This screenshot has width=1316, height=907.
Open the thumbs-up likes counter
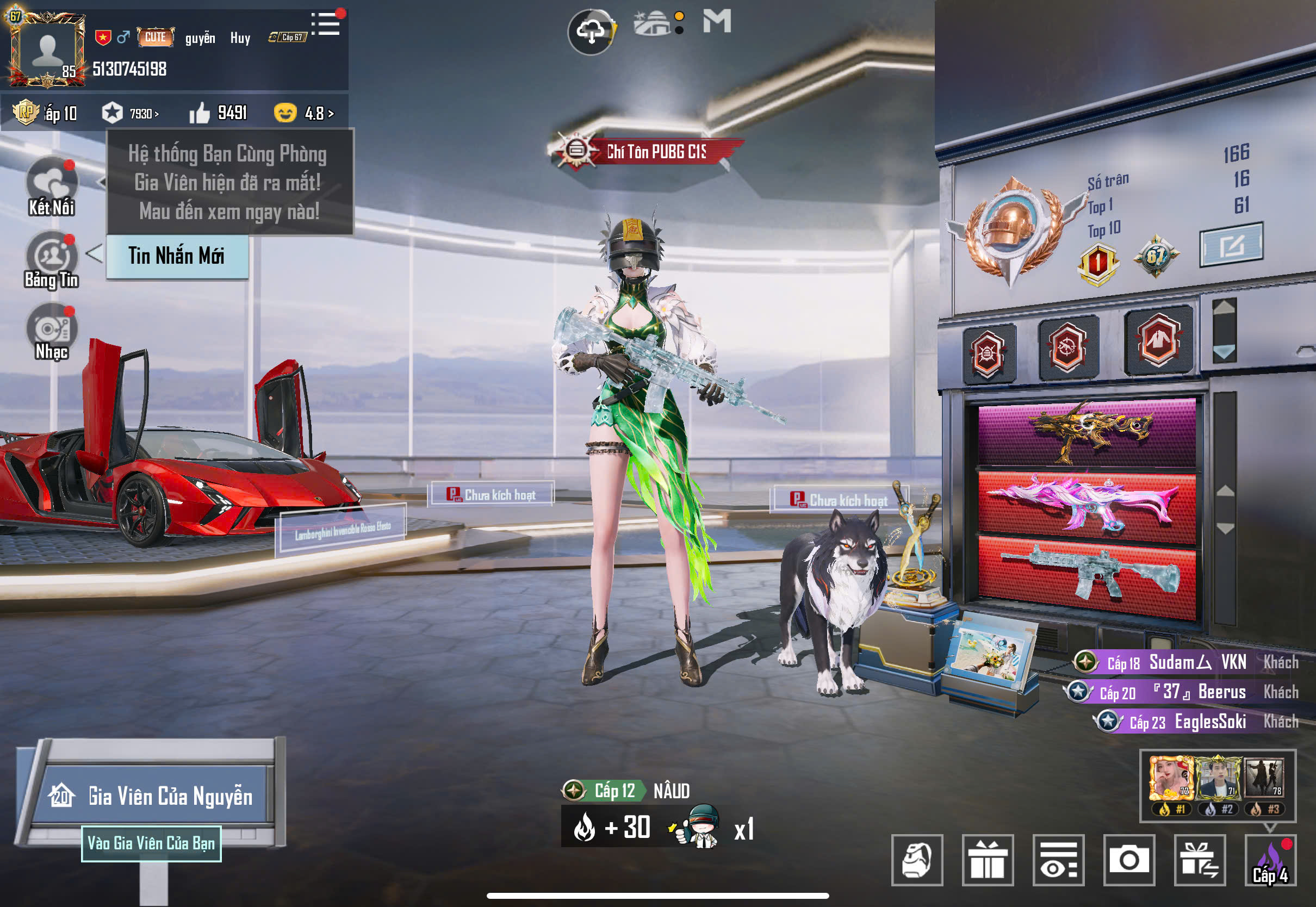219,113
